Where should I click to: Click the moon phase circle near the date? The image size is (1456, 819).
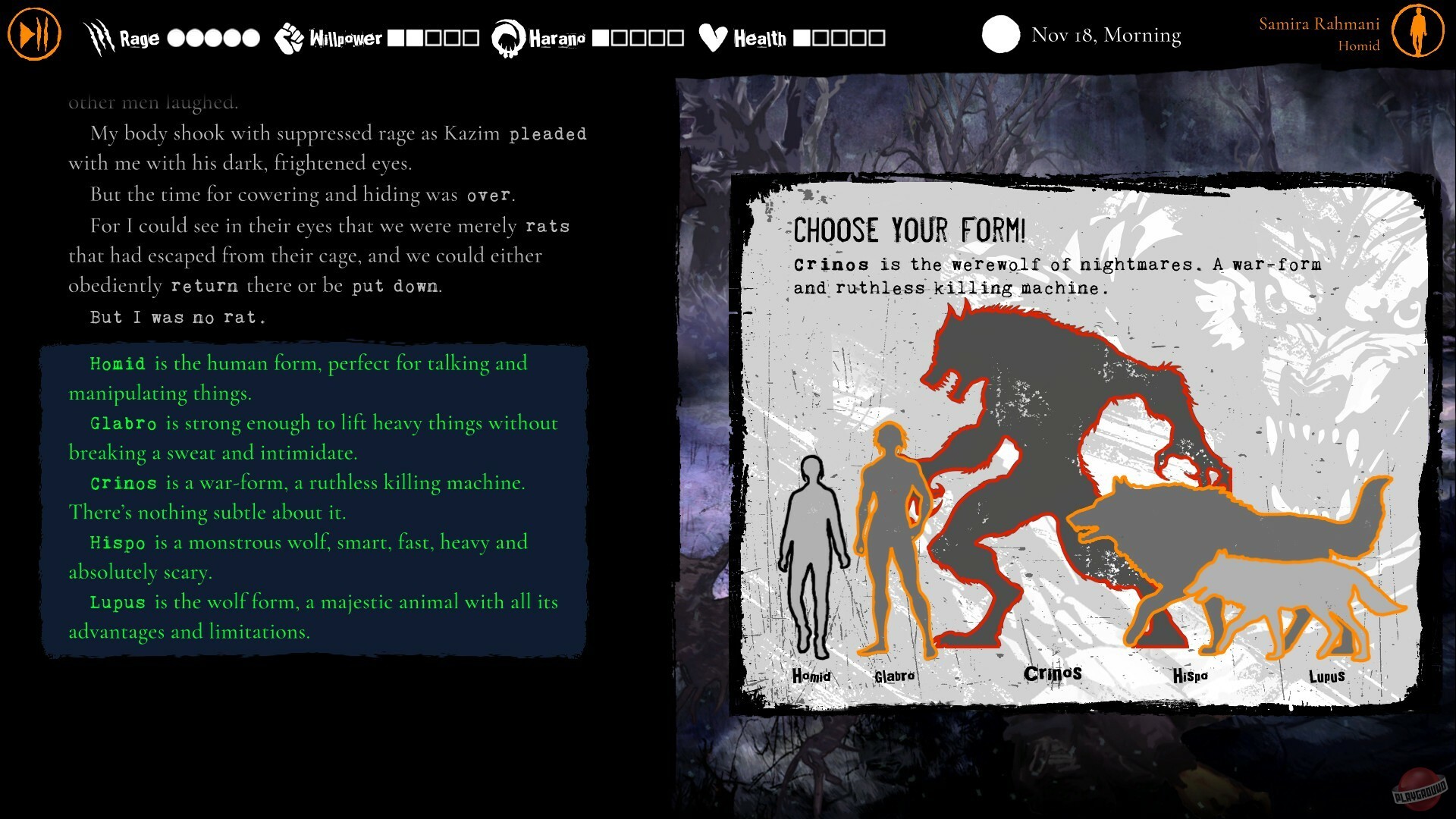(x=1001, y=35)
